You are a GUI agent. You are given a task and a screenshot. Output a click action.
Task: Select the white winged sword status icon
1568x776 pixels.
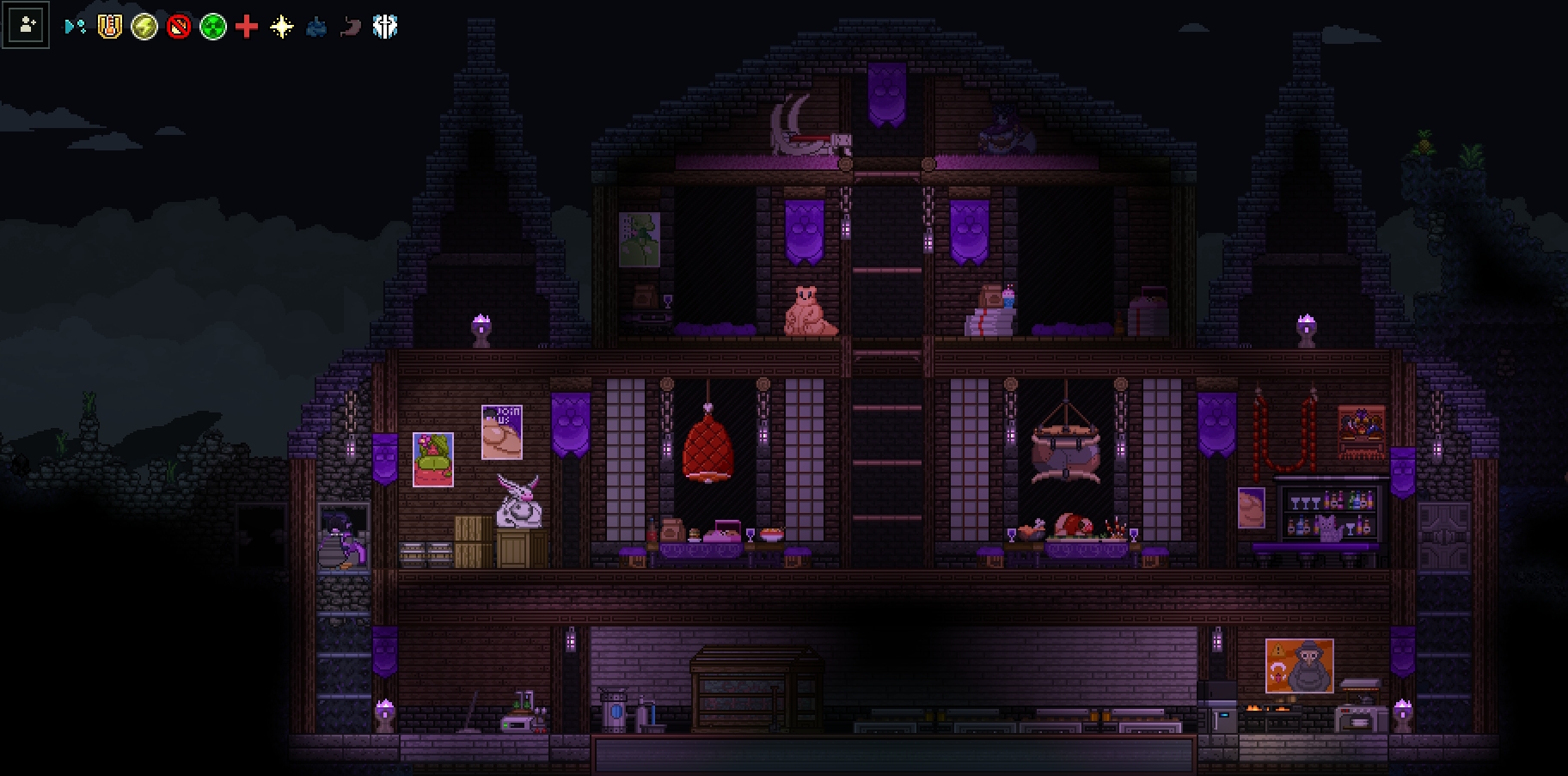[384, 27]
